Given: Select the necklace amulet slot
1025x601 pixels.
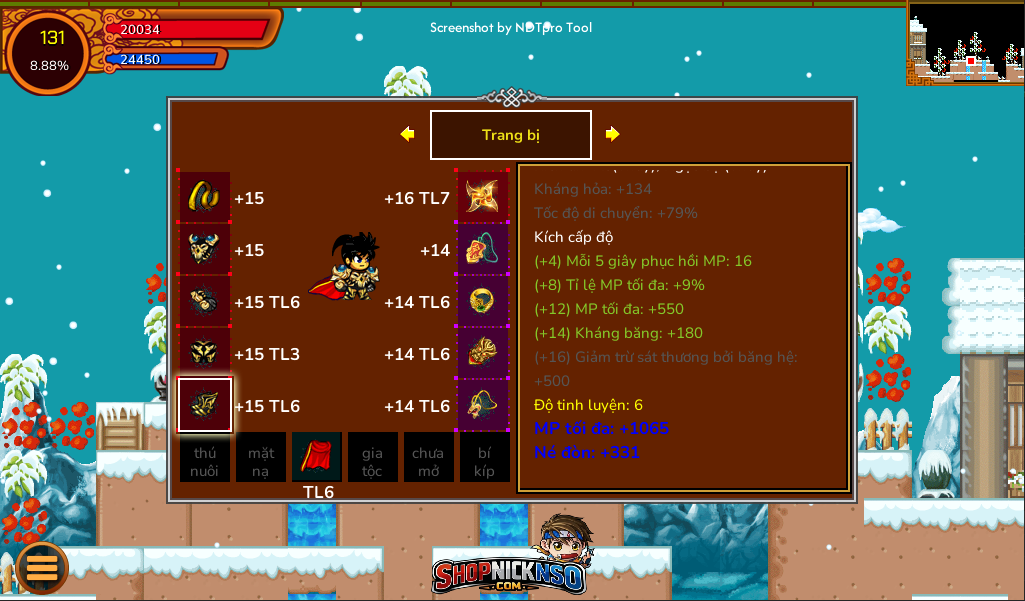Looking at the screenshot, I should click(483, 249).
